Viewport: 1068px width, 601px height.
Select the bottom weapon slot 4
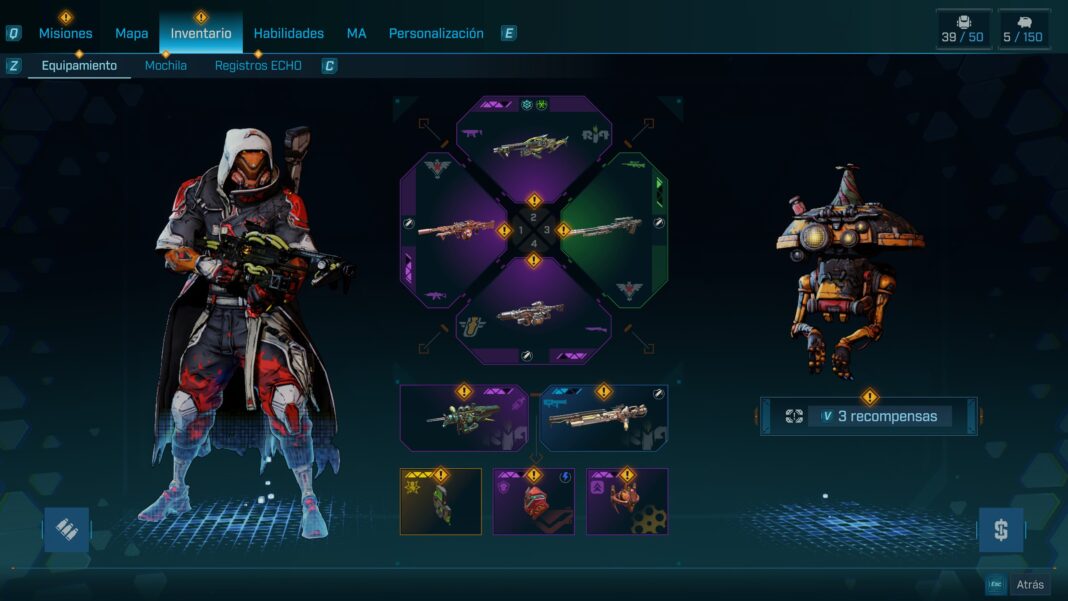(533, 313)
